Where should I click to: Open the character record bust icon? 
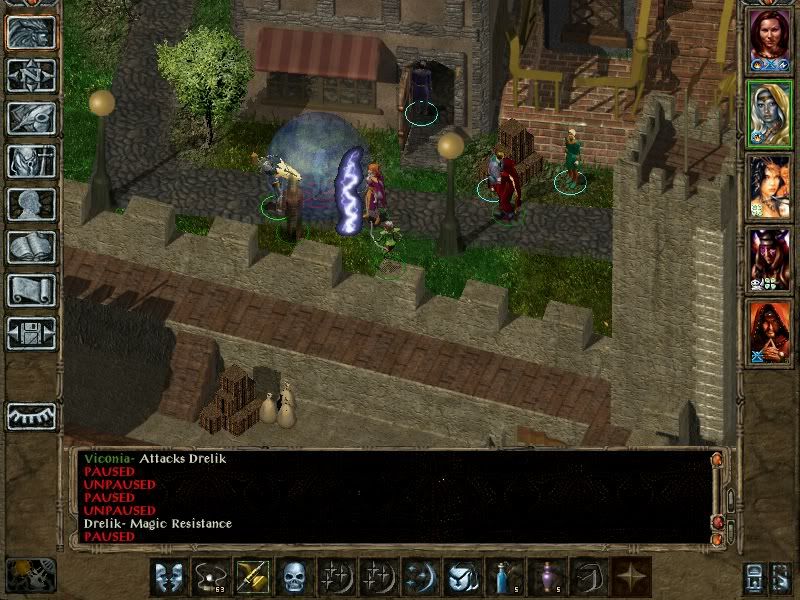coord(32,204)
